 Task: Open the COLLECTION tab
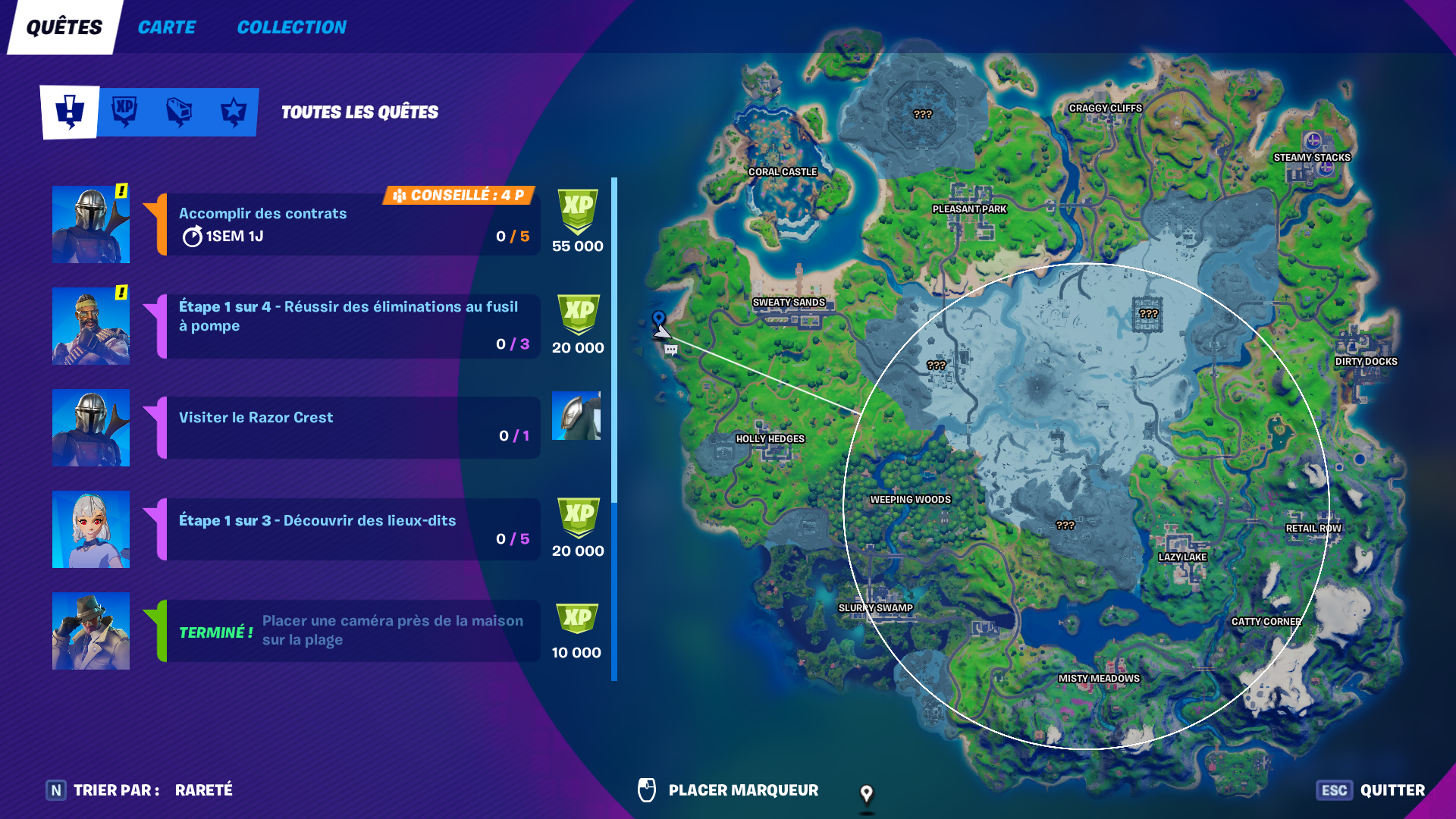(x=291, y=27)
